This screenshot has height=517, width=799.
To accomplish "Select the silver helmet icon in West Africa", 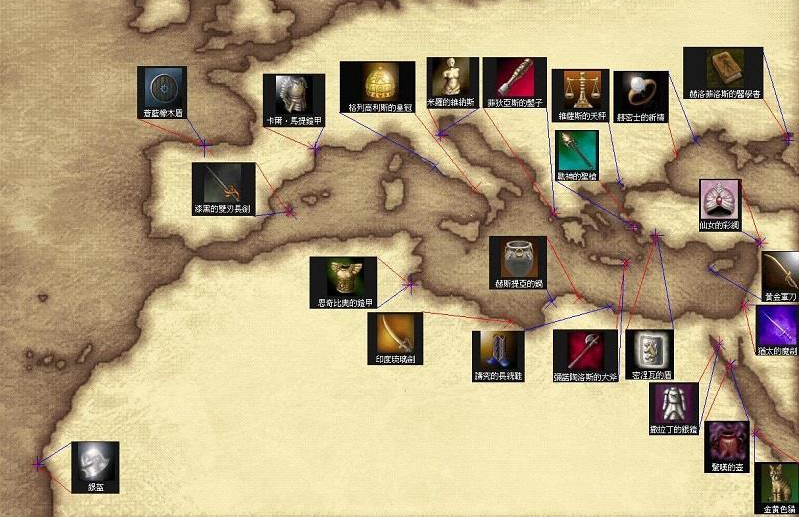I will click(95, 461).
